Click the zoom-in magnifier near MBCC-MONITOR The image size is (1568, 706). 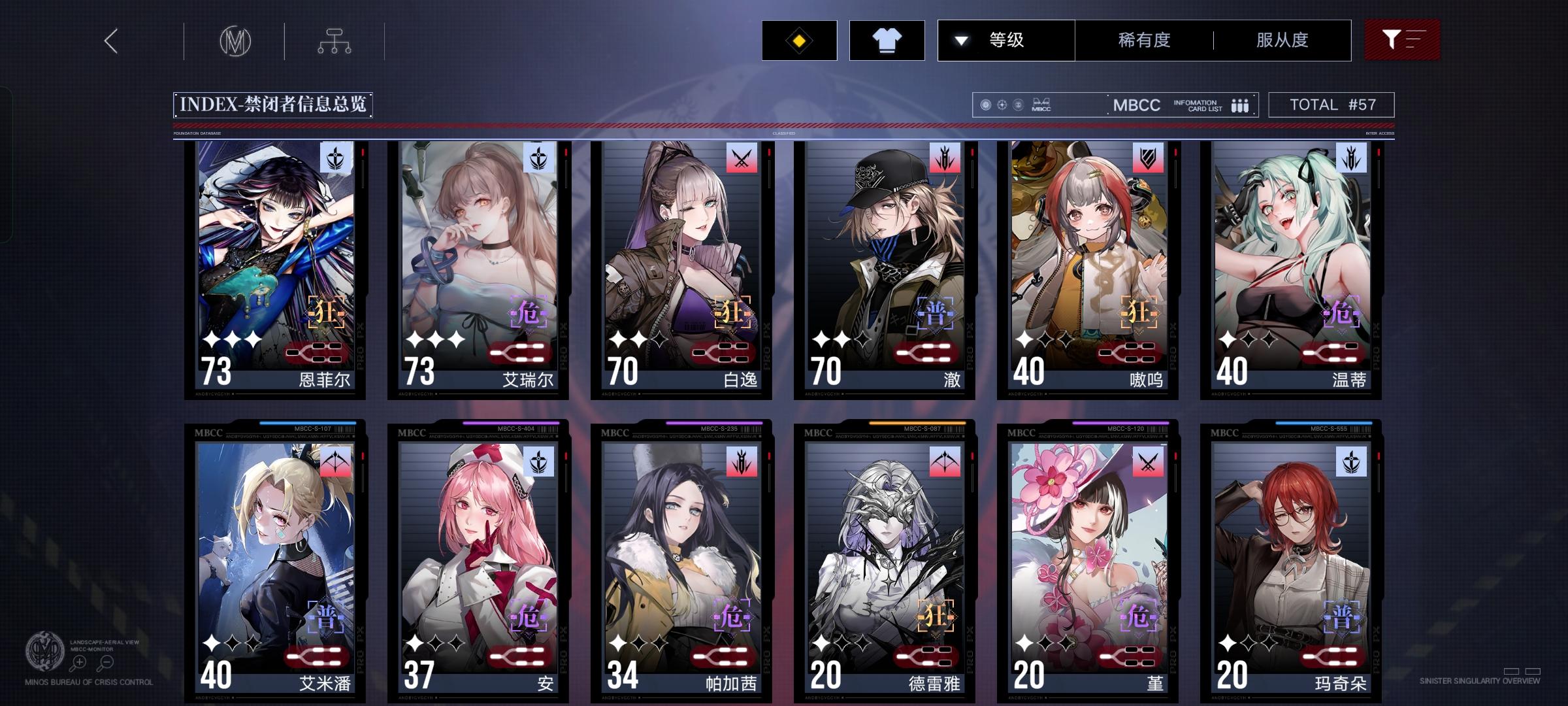[80, 660]
